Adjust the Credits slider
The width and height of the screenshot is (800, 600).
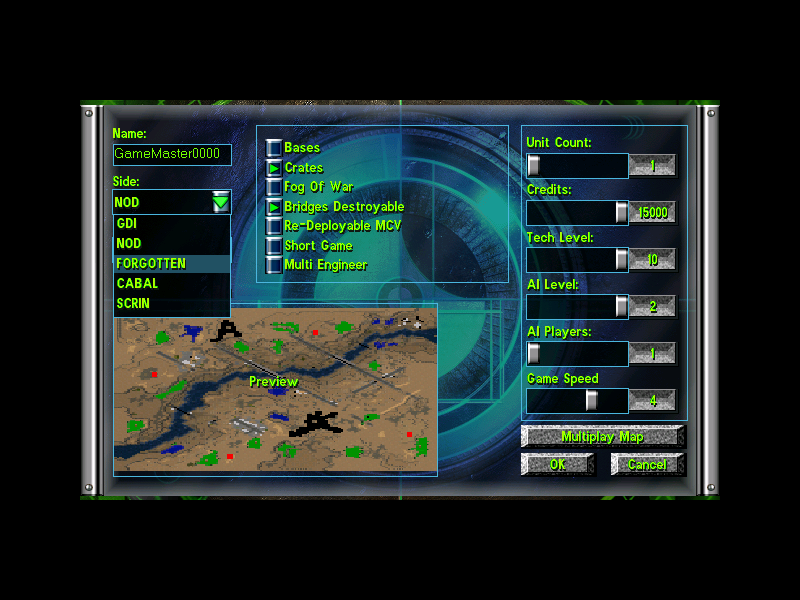click(x=577, y=212)
